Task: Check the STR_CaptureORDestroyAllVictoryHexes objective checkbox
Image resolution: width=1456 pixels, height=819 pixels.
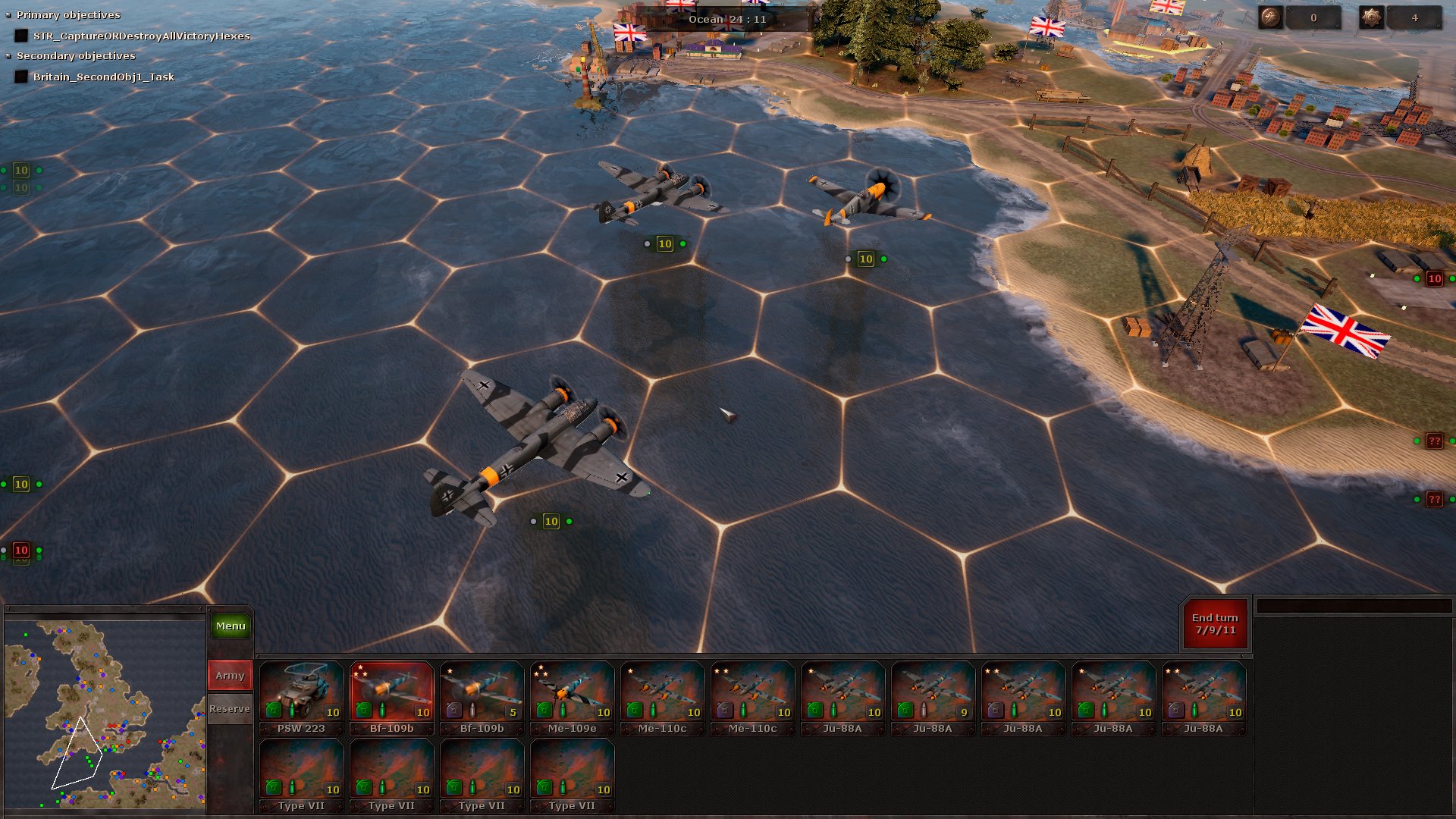Action: 20,35
